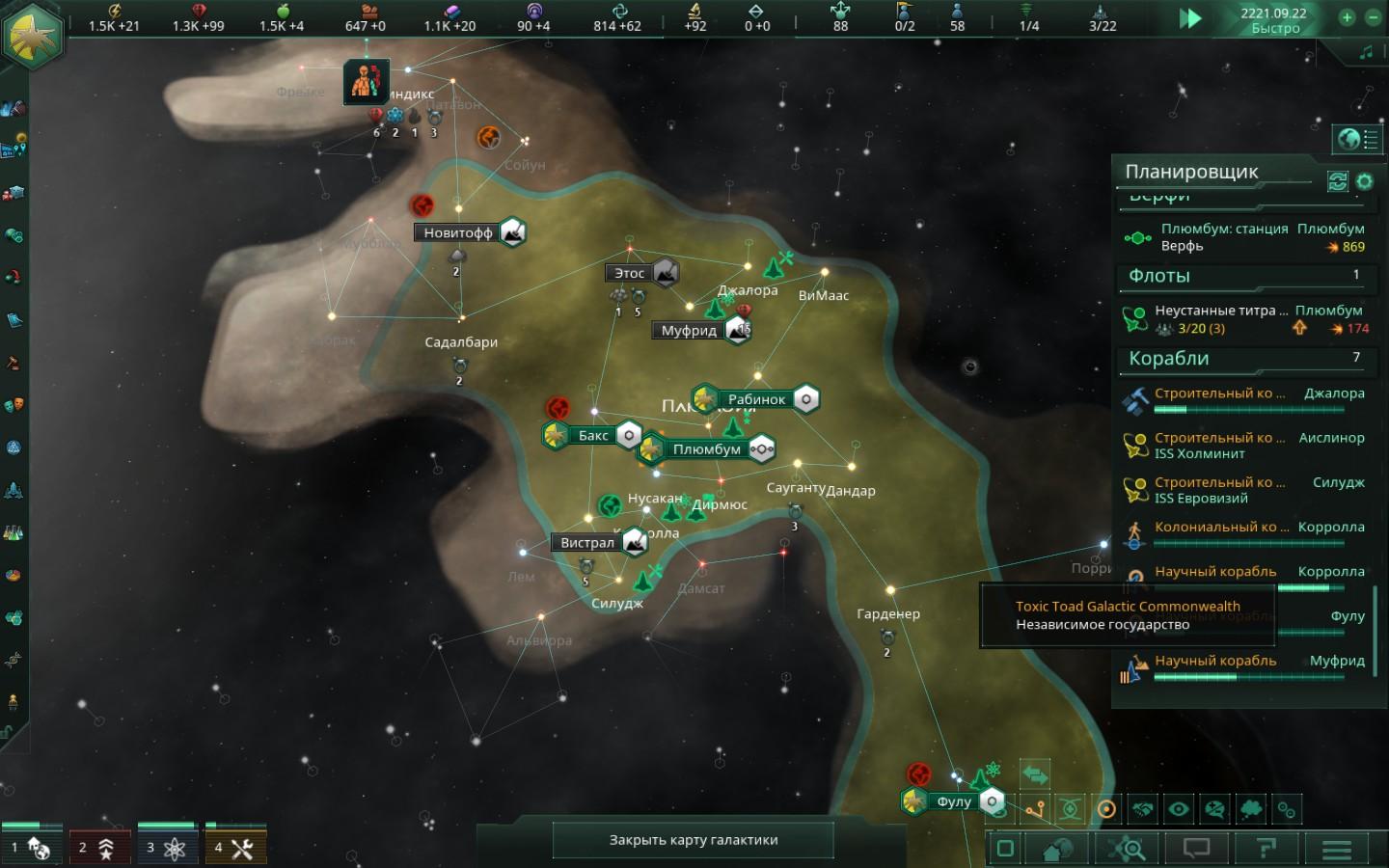Viewport: 1389px width, 868px height.
Task: Select the Плюмбум shipyard station entry
Action: pos(1244,237)
